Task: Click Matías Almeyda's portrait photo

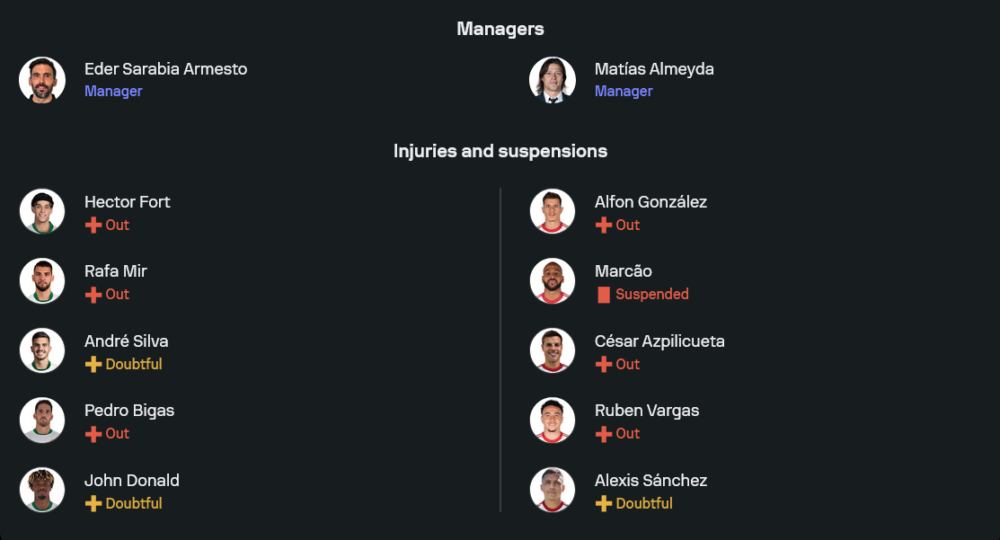Action: click(552, 80)
